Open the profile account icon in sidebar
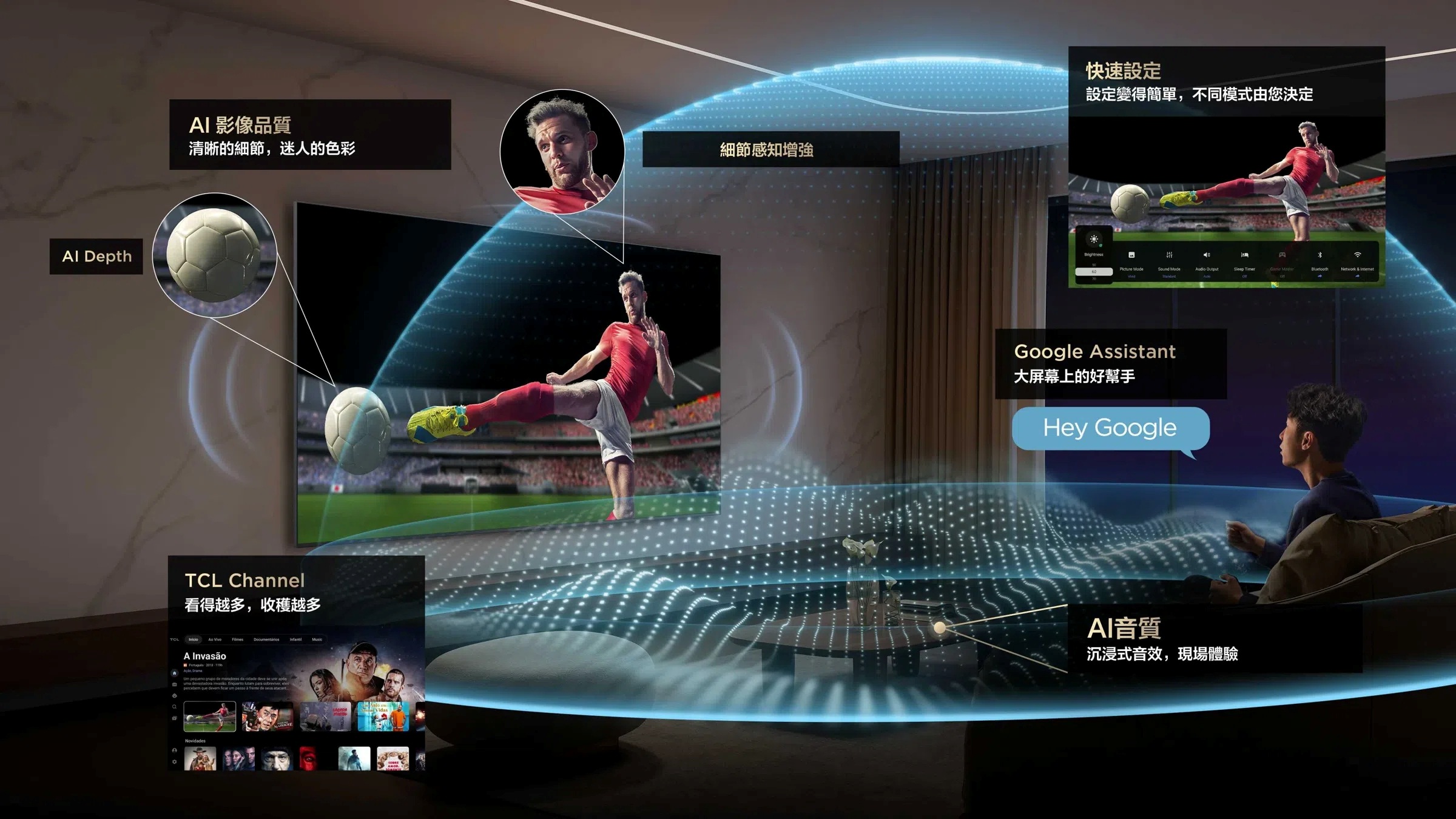The image size is (1456, 819). pos(175,751)
